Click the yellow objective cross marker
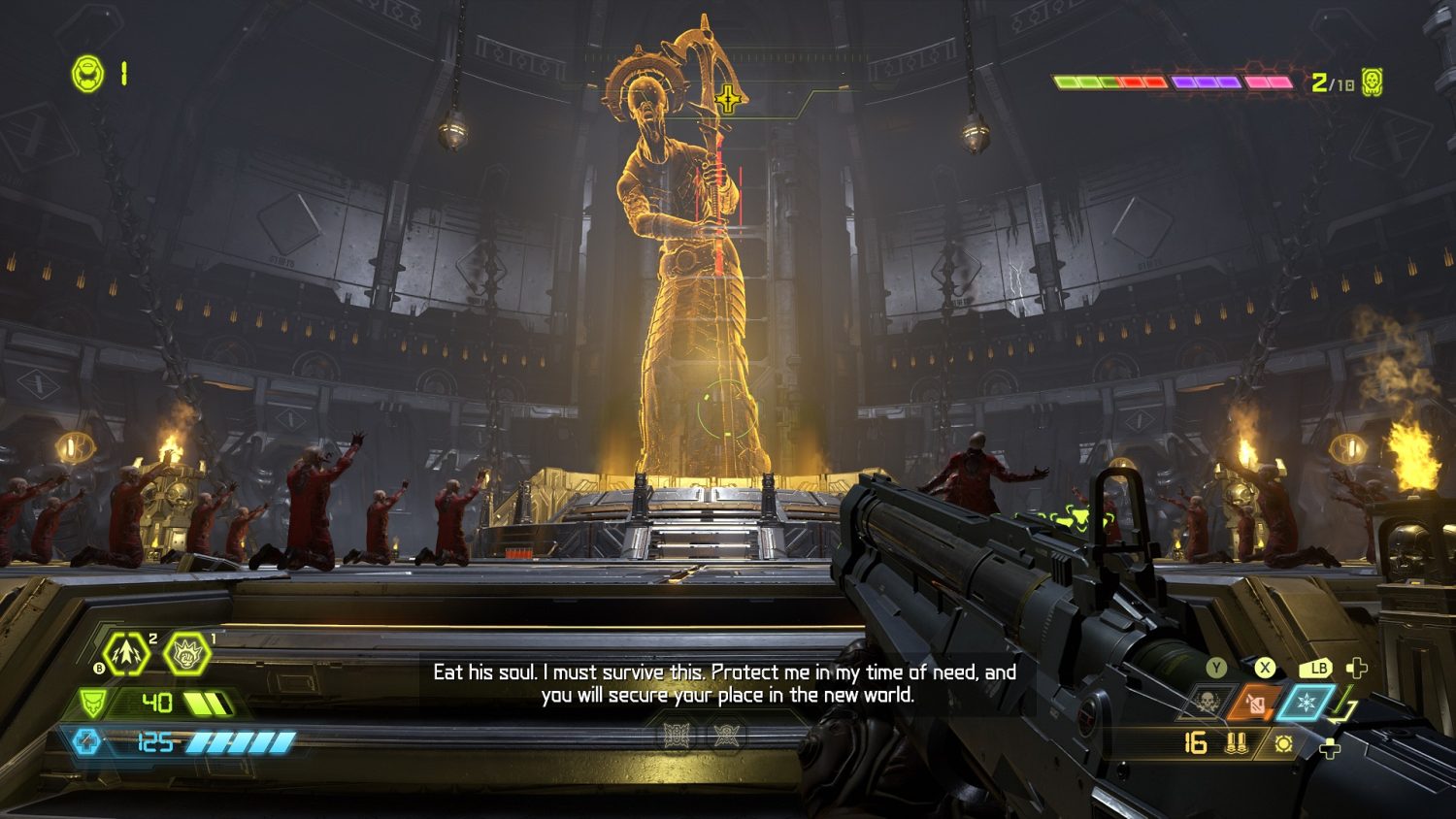The width and height of the screenshot is (1456, 819). (x=727, y=99)
